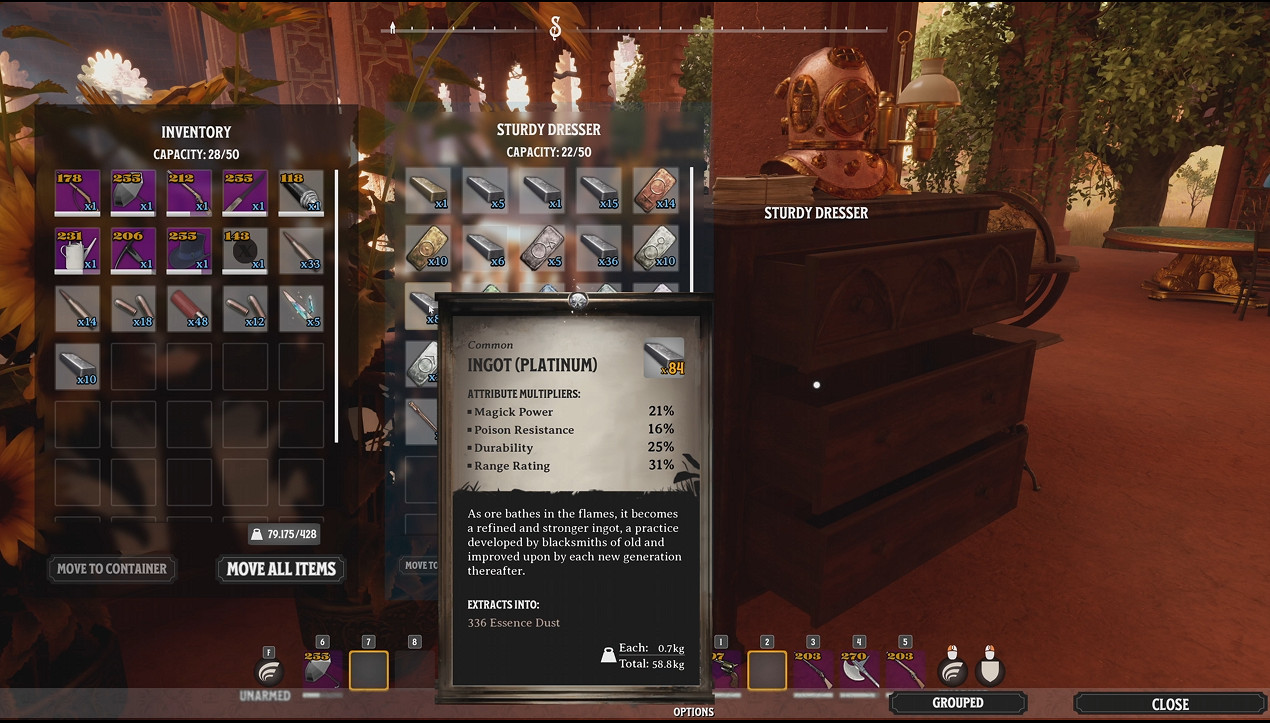The image size is (1270, 723).
Task: Select the x33 rifle bullet stack
Action: 301,250
